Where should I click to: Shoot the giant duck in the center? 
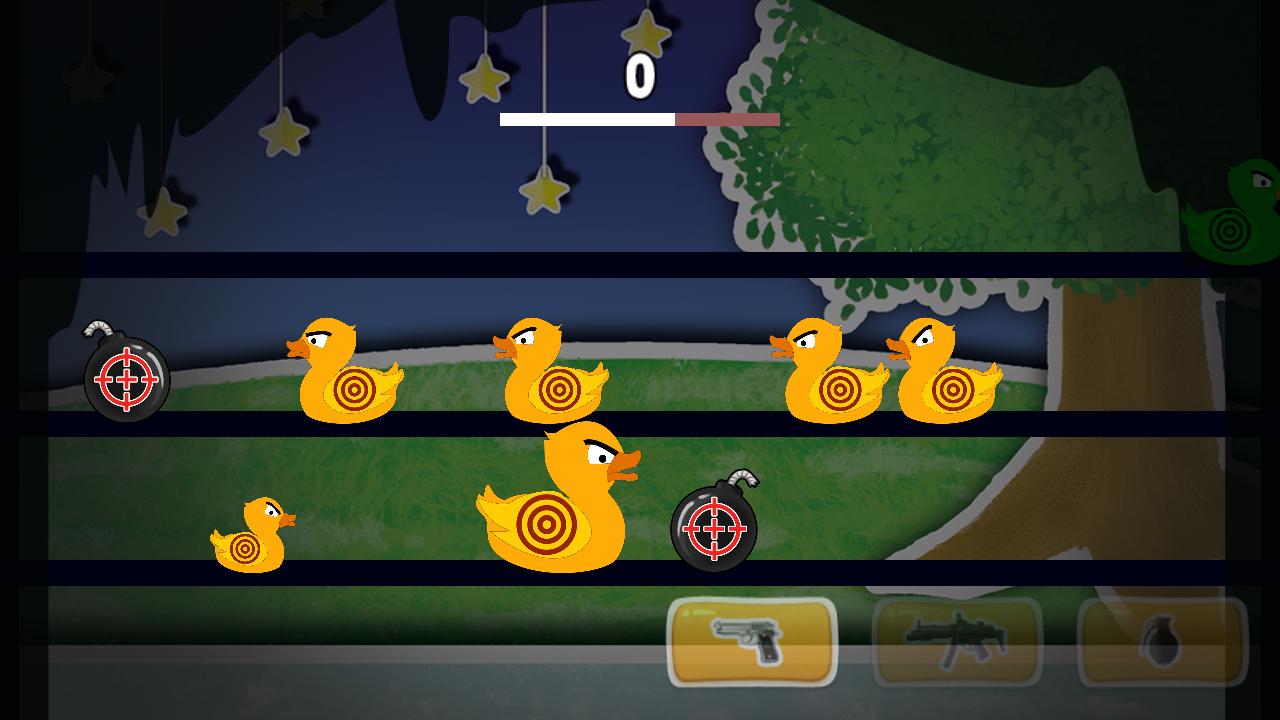click(x=555, y=500)
